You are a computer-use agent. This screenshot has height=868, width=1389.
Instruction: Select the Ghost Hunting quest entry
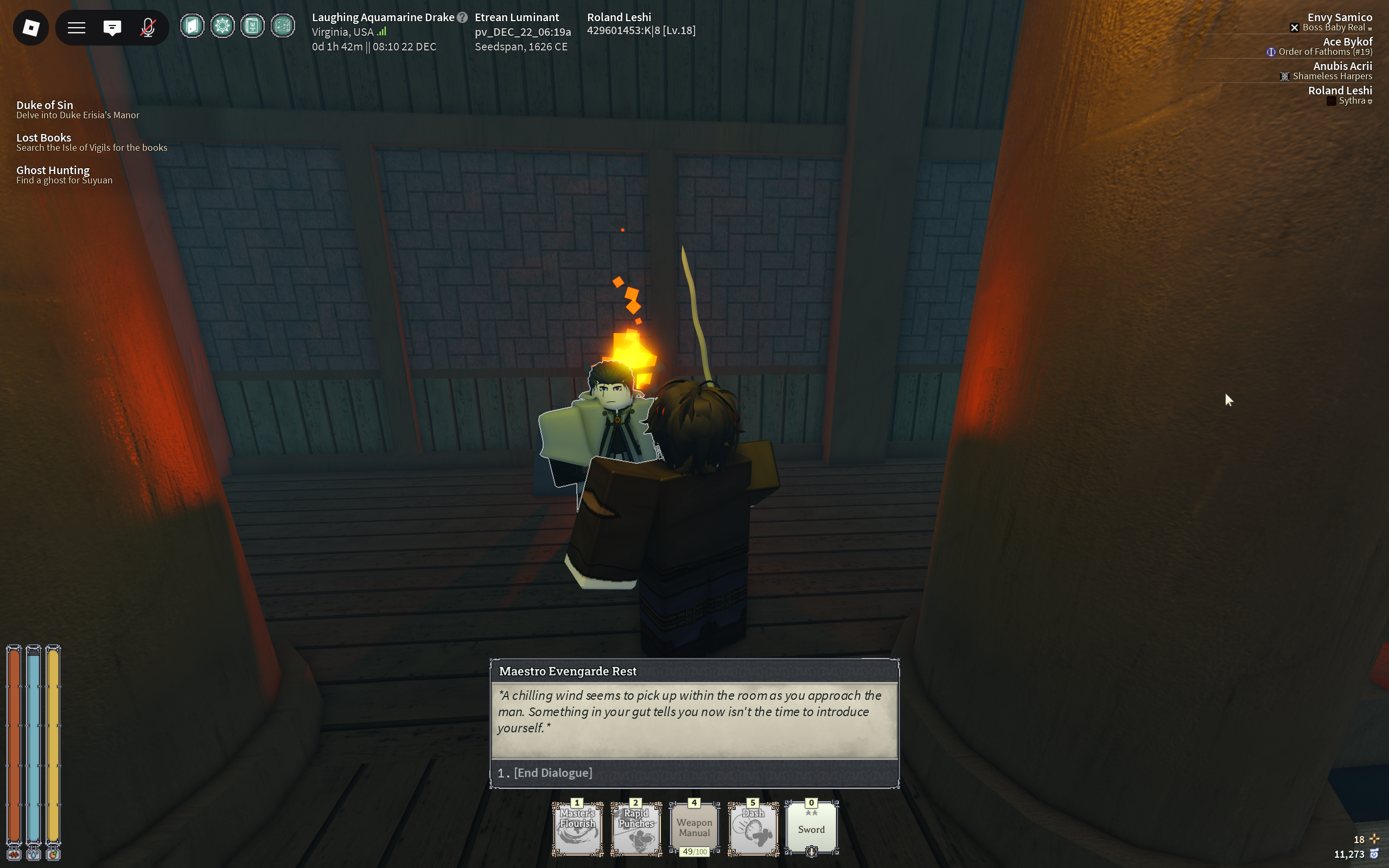(x=53, y=170)
